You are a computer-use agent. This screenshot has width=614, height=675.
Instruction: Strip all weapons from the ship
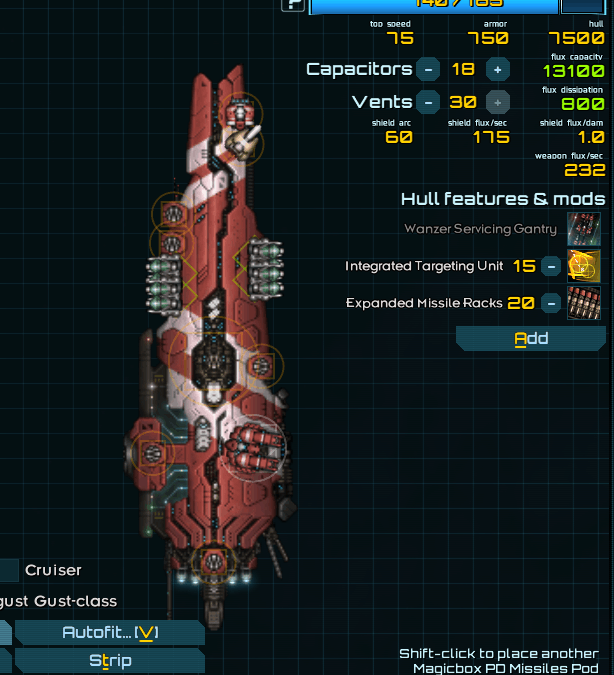(x=110, y=660)
